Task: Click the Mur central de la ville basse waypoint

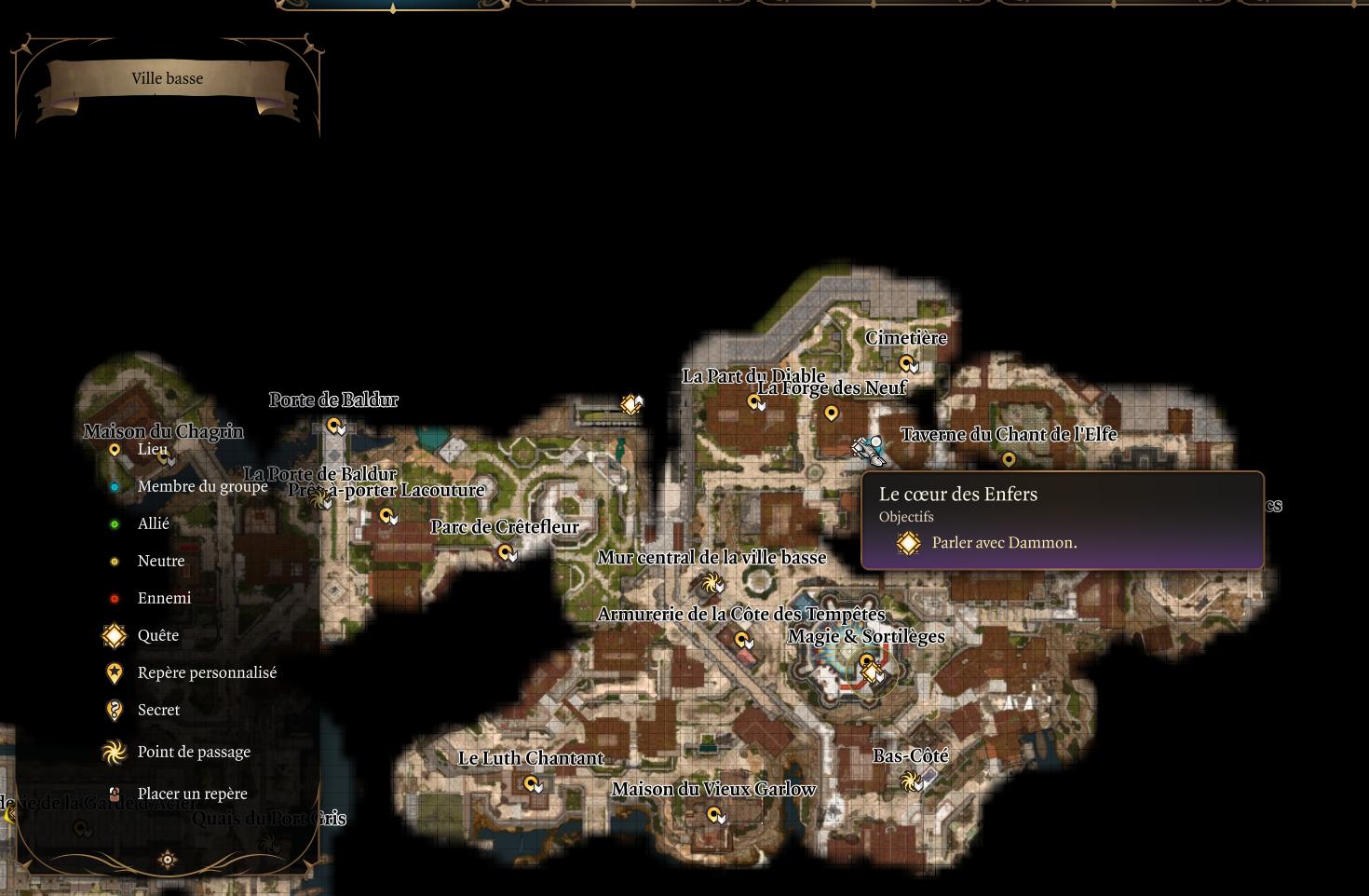Action: pyautogui.click(x=713, y=585)
